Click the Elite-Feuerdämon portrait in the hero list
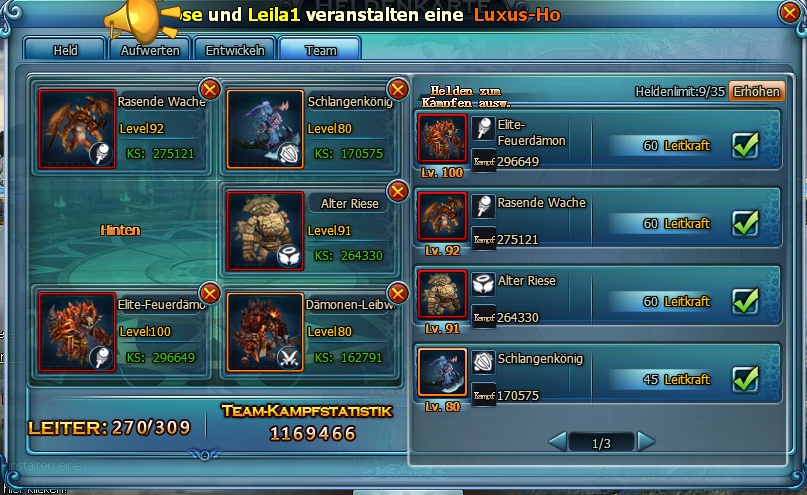The image size is (807, 495). click(442, 140)
